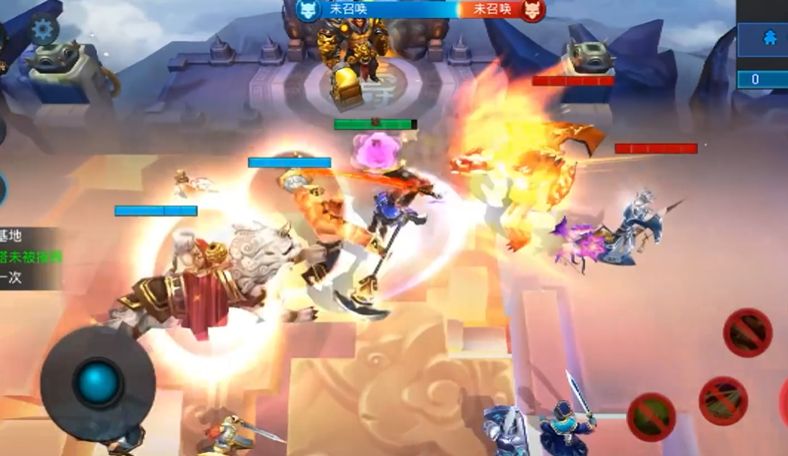Tap the topmost disabled skill button
Screen dimensions: 788x456
pos(747,332)
